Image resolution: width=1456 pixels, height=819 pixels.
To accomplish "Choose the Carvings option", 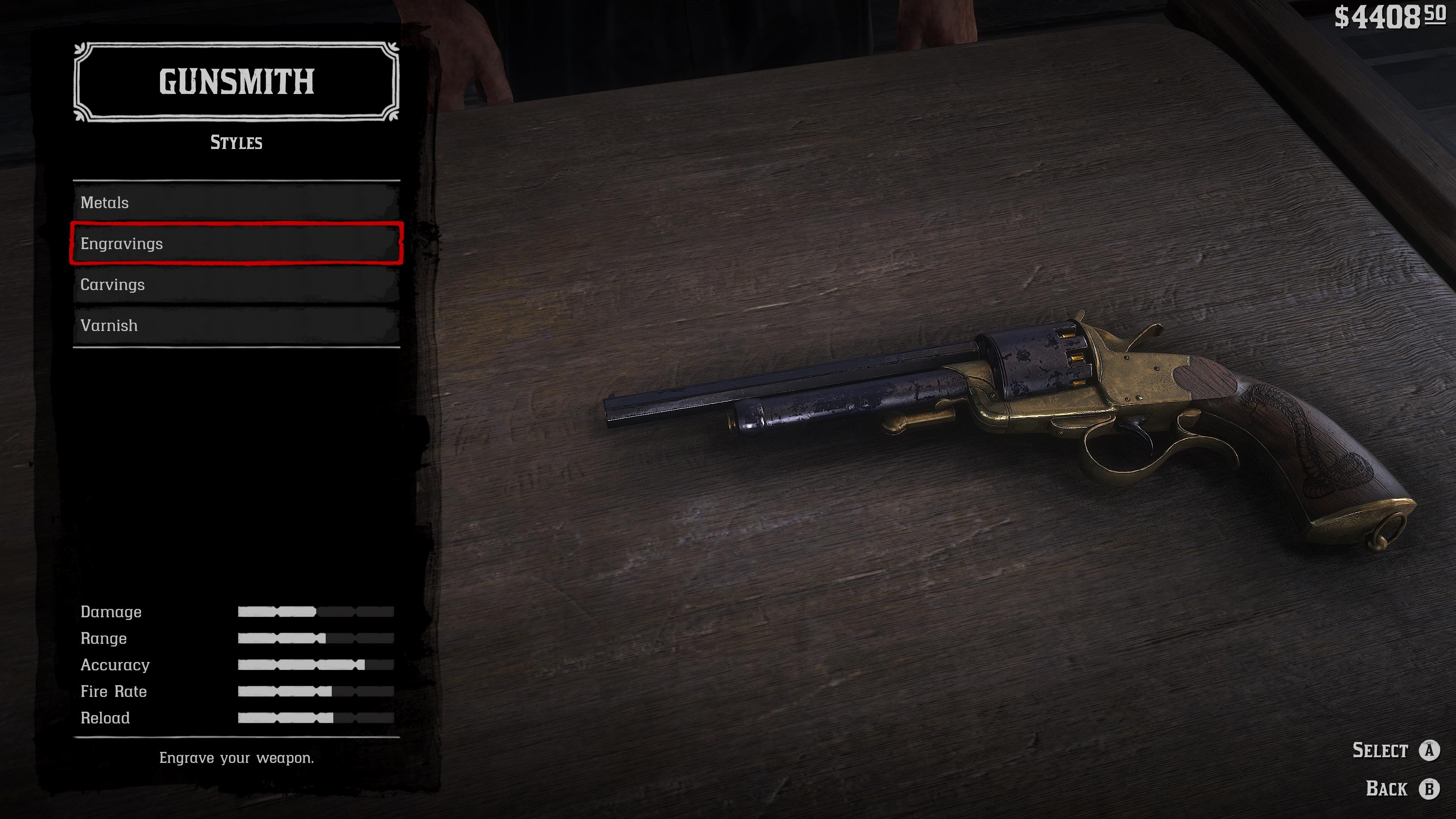I will (236, 284).
